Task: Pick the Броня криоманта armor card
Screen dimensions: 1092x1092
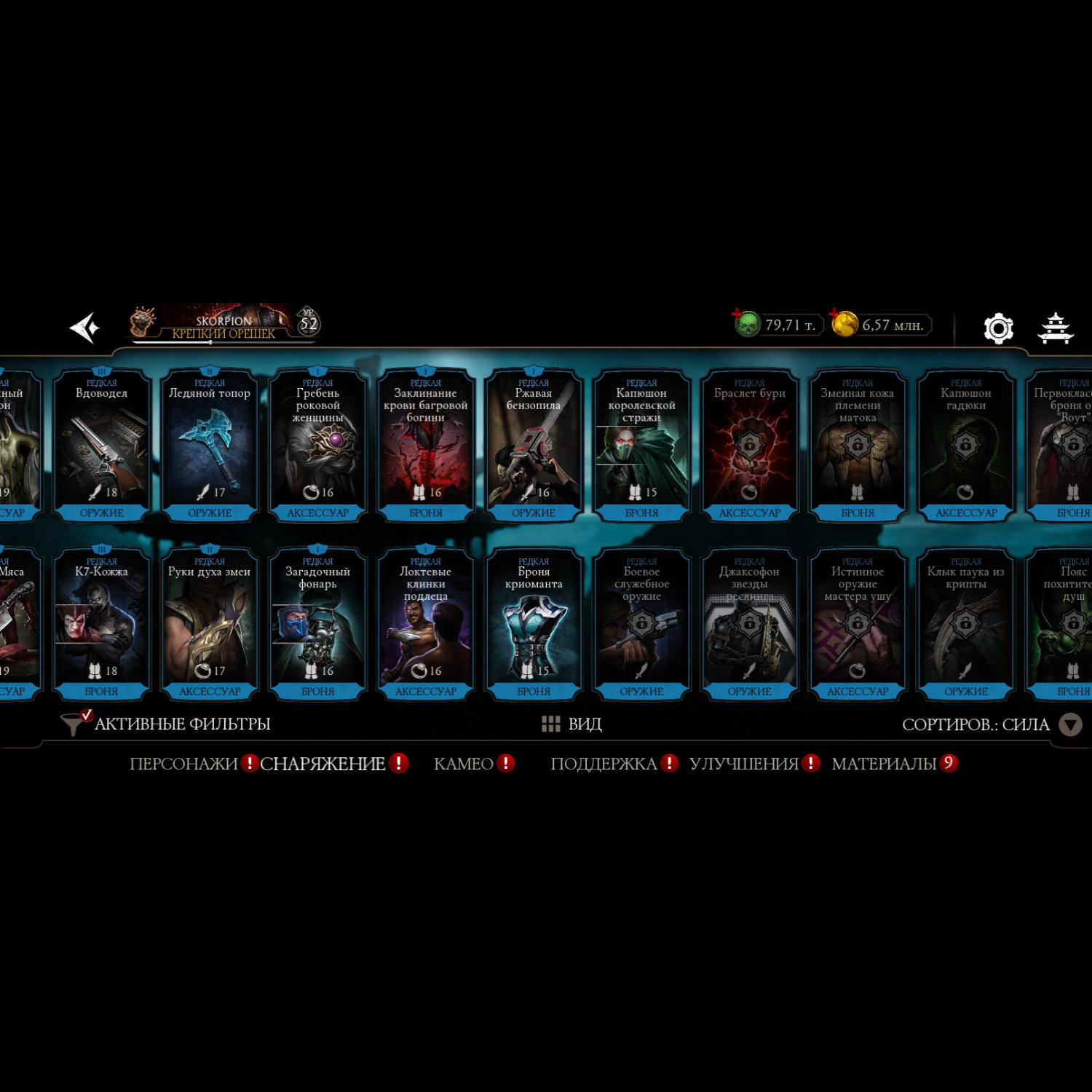Action: [x=534, y=624]
